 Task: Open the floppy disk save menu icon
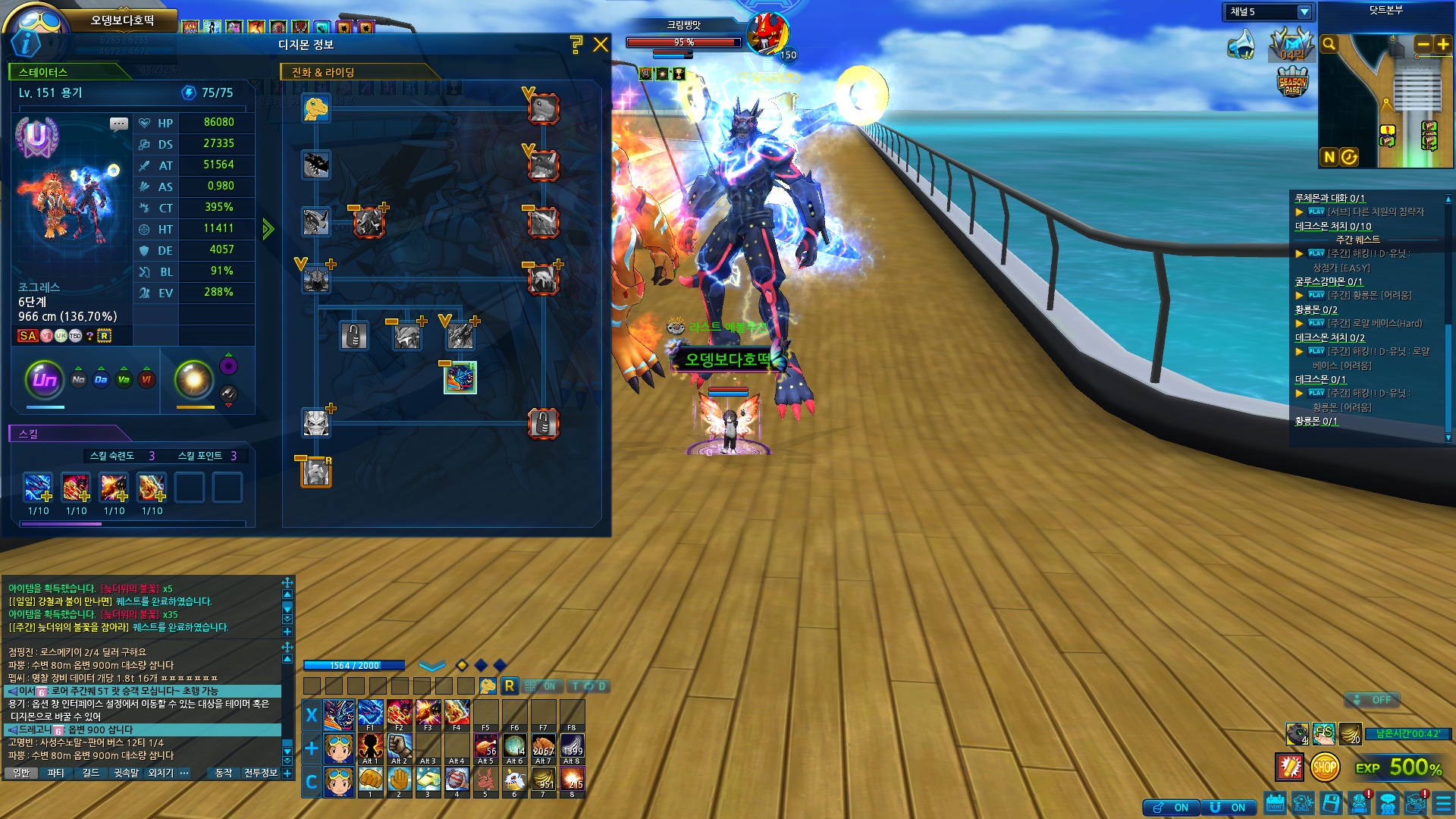click(1331, 803)
